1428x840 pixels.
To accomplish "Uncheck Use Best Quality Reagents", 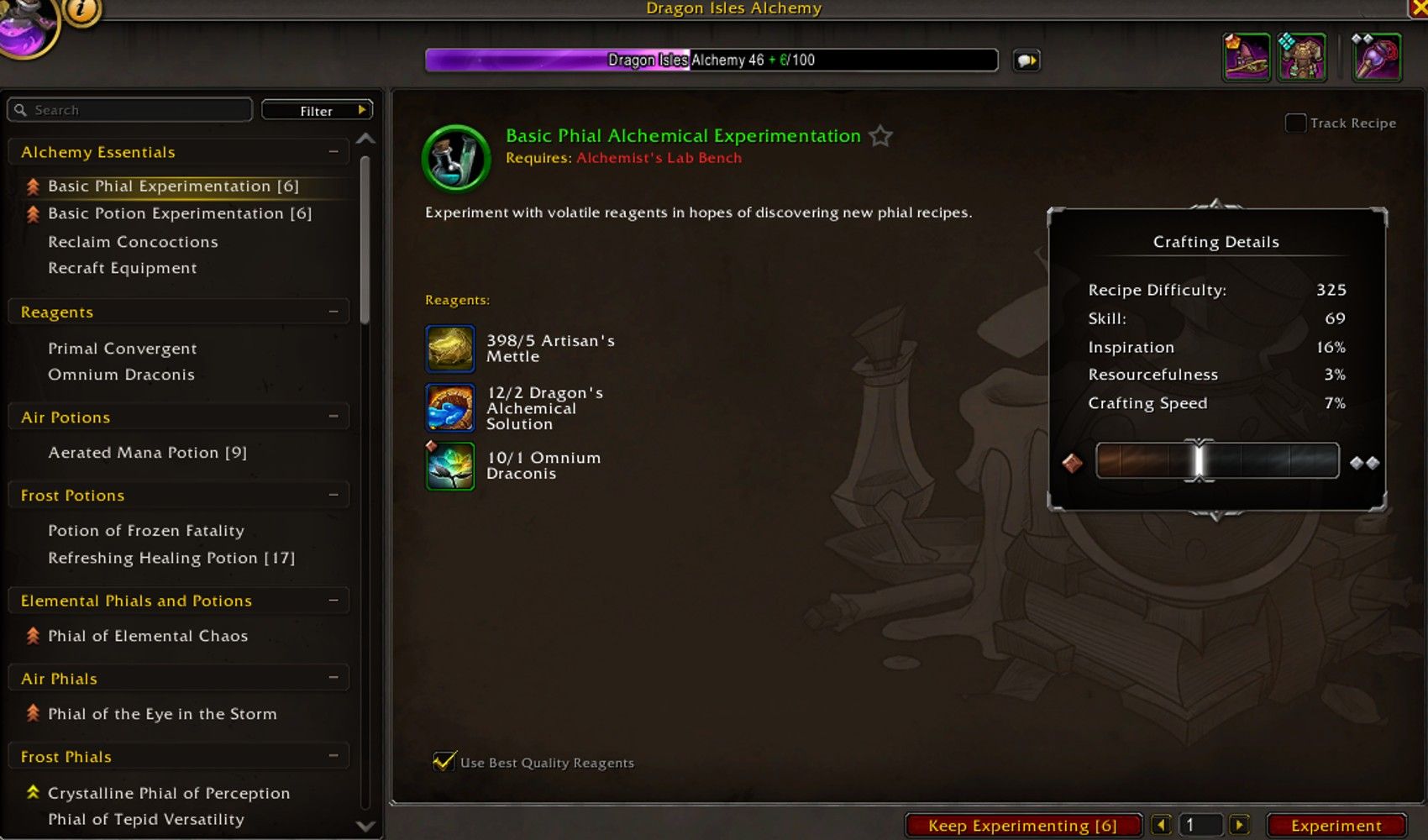I will pyautogui.click(x=443, y=762).
